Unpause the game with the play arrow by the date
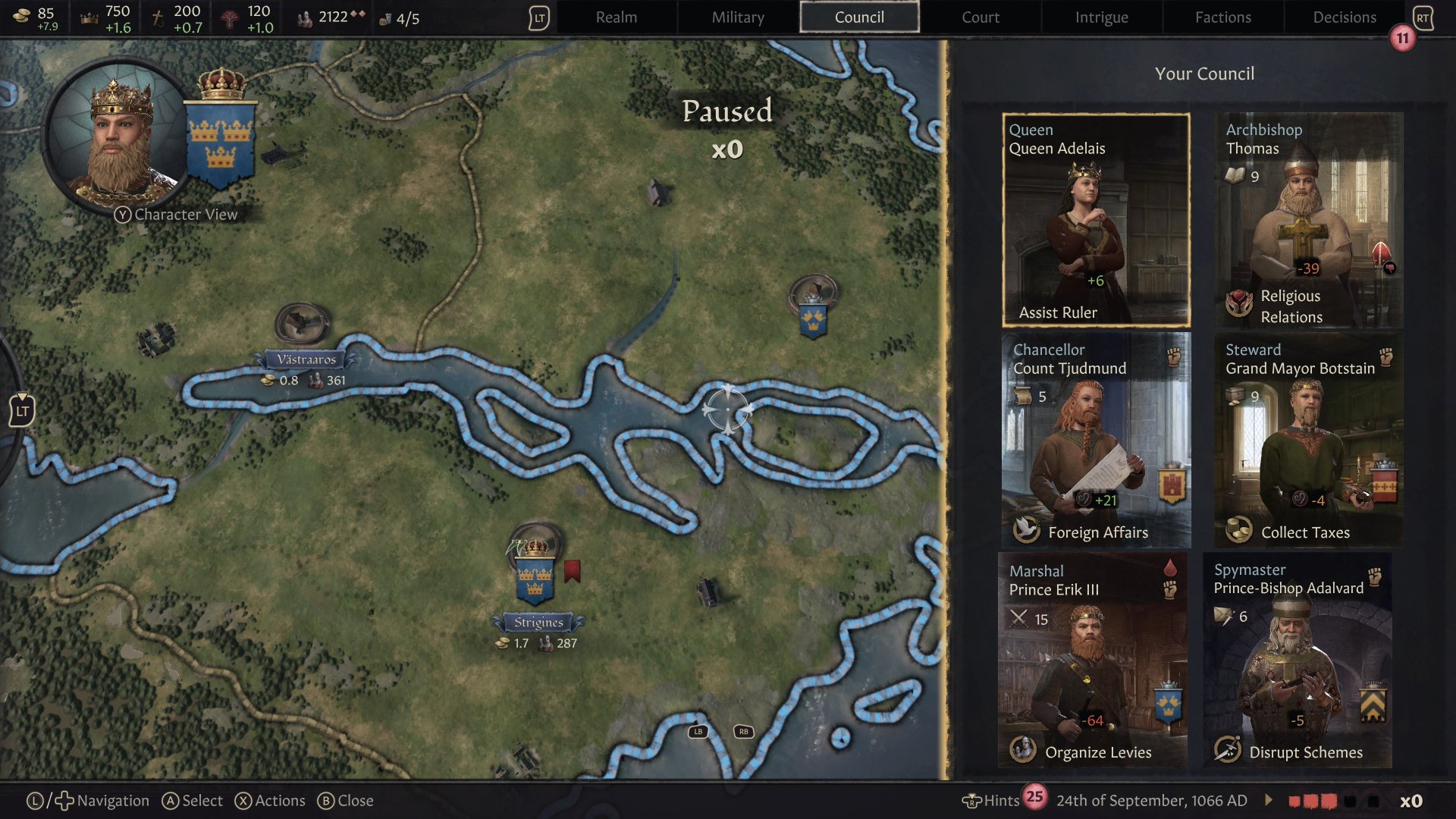 tap(1267, 800)
